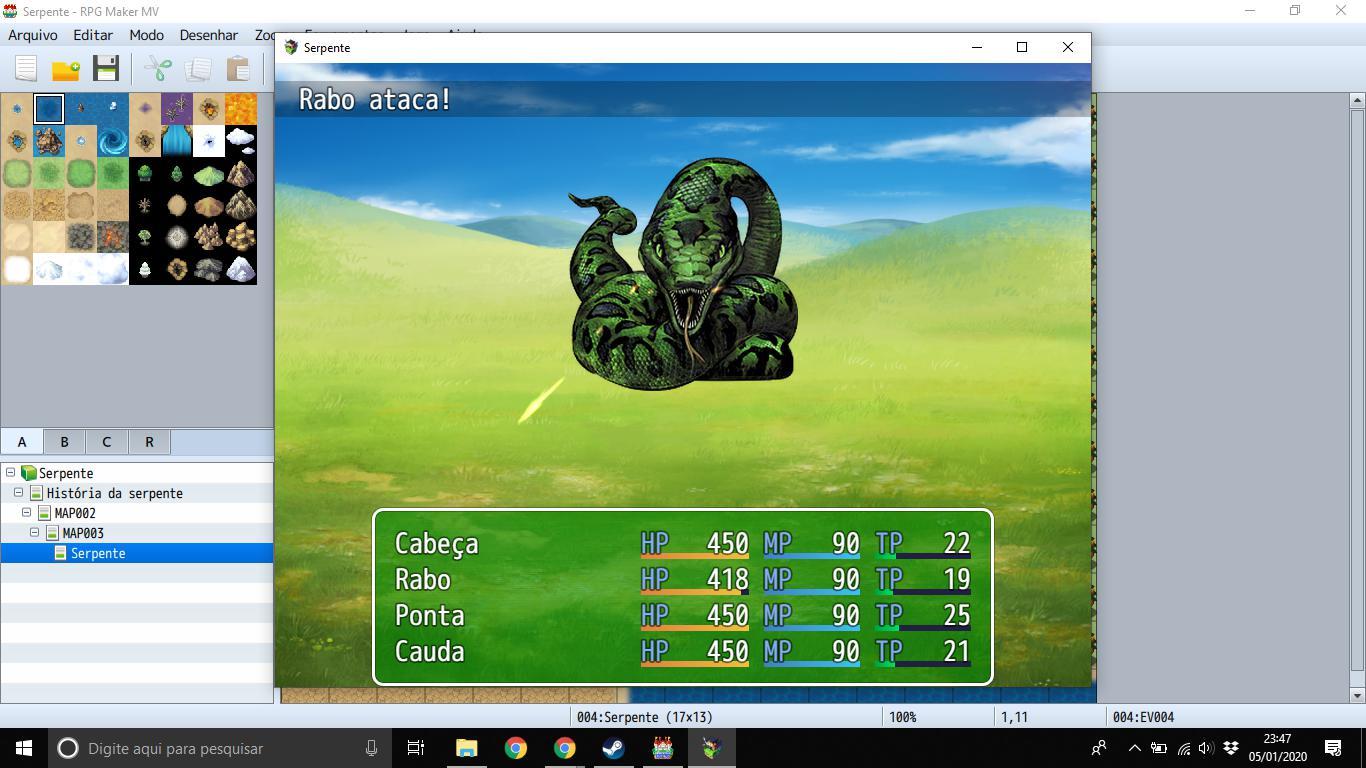Image resolution: width=1366 pixels, height=768 pixels.
Task: Switch to tileset tab R
Action: pos(149,441)
